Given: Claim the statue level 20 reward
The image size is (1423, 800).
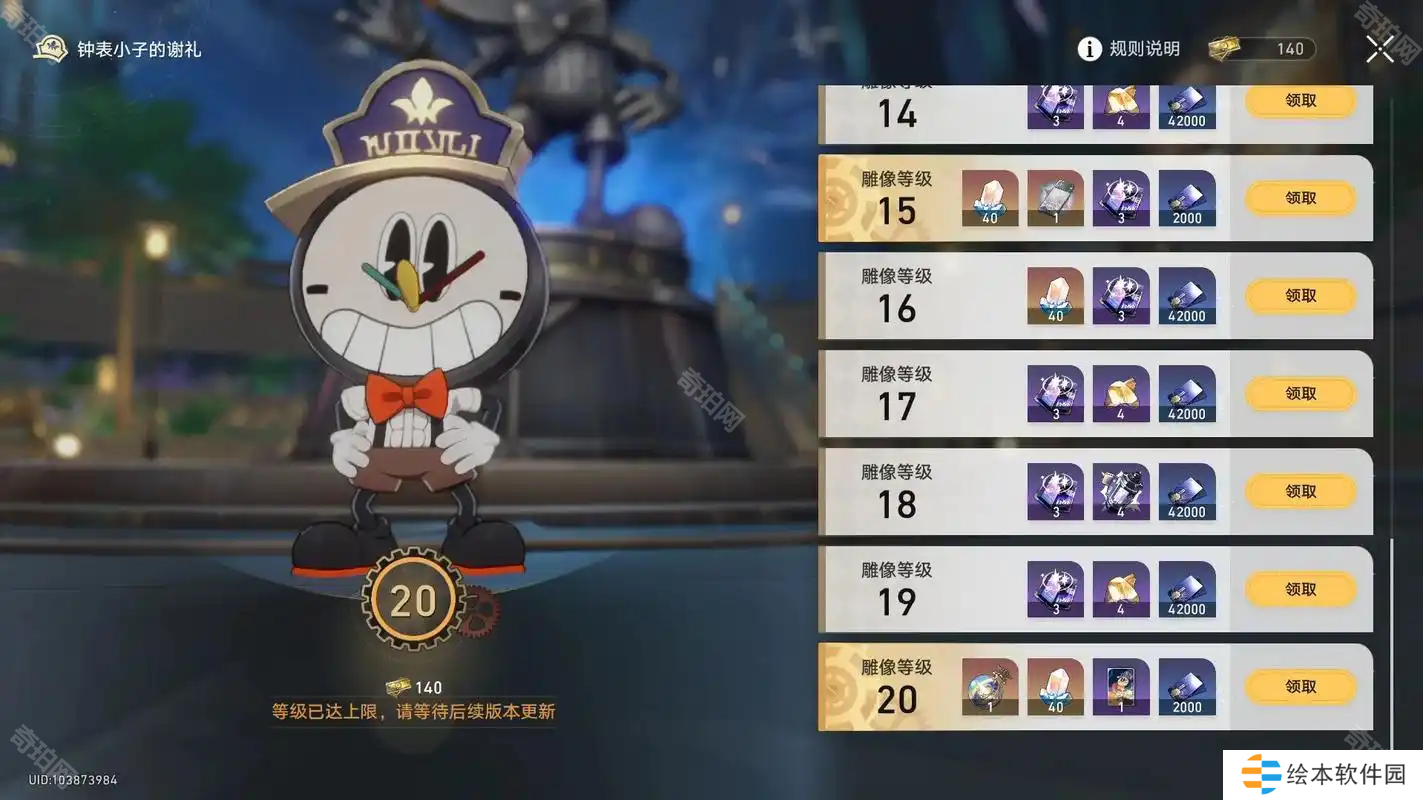Looking at the screenshot, I should coord(1300,687).
